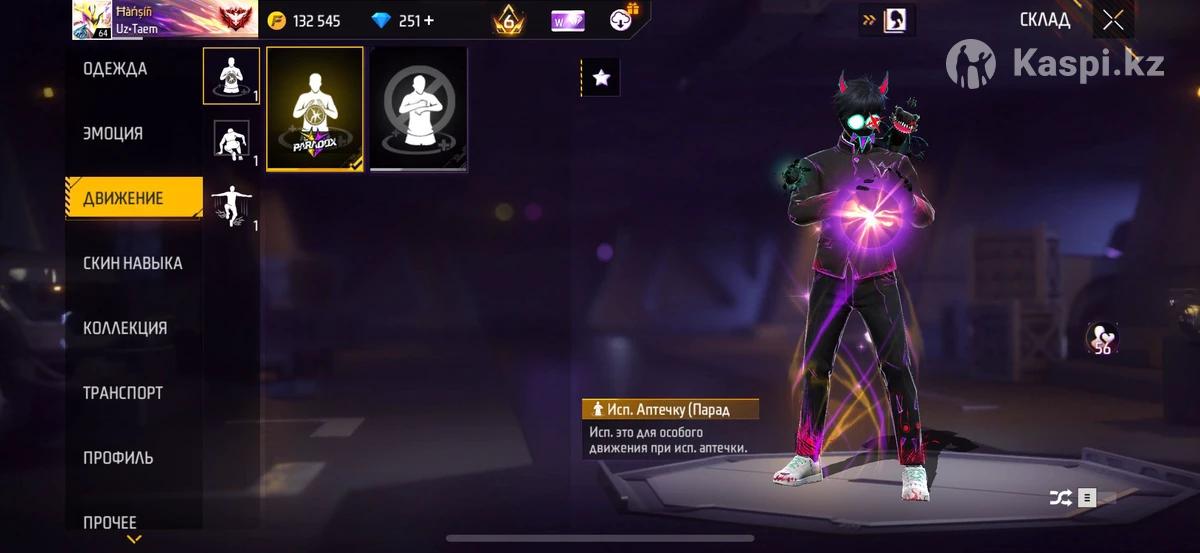
Task: Select the seated medkit pose subcategory icon
Action: [231, 76]
